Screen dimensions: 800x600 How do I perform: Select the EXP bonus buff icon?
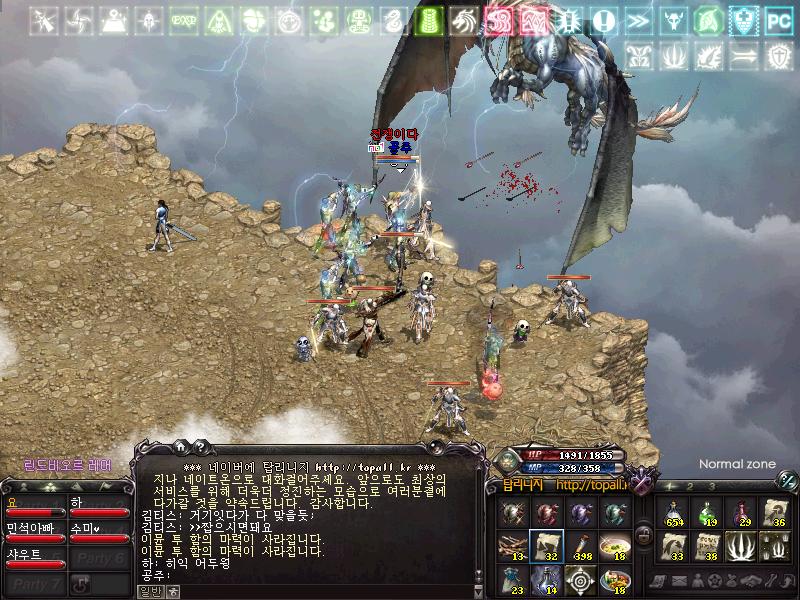coord(183,20)
